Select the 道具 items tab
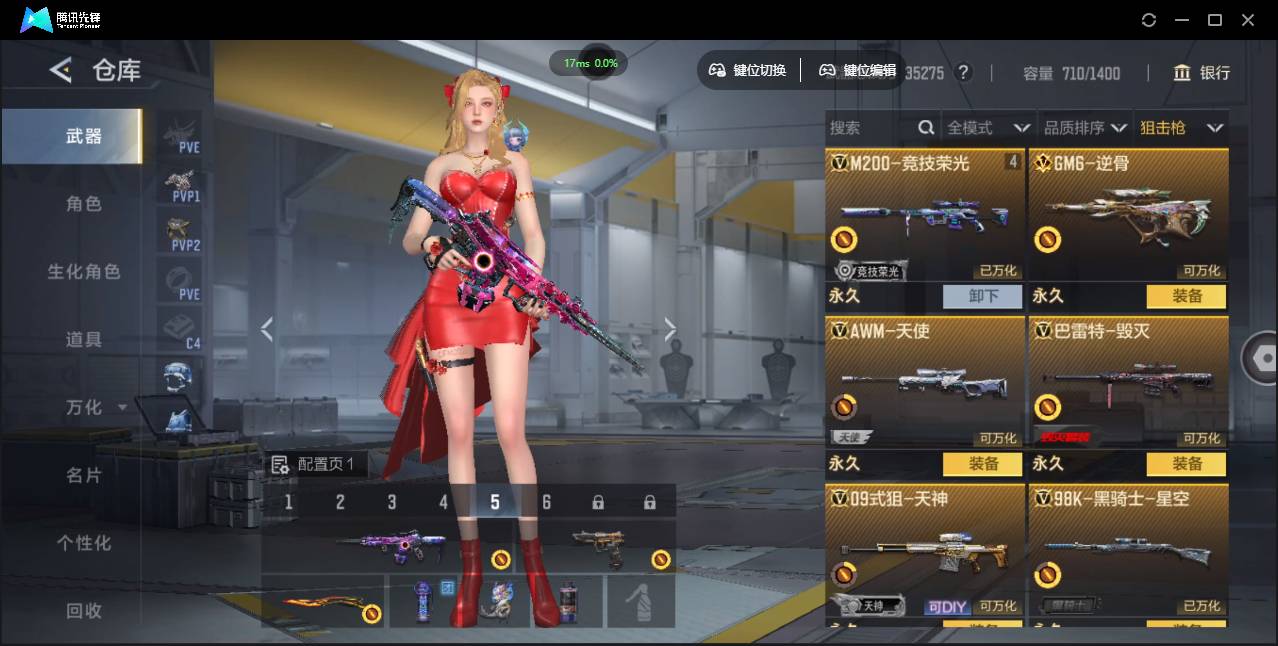This screenshot has height=646, width=1278. click(84, 340)
